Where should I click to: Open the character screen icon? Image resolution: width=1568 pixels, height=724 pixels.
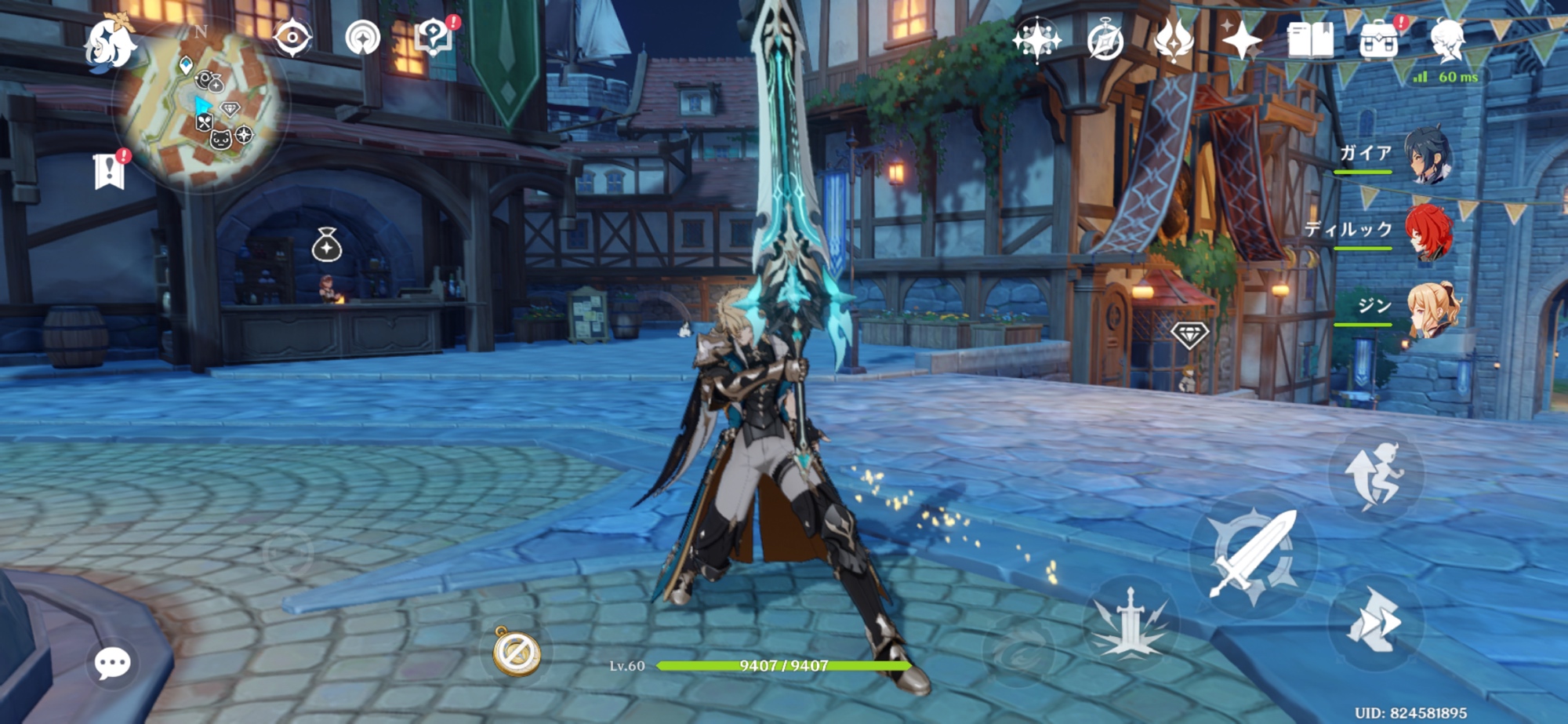1447,39
